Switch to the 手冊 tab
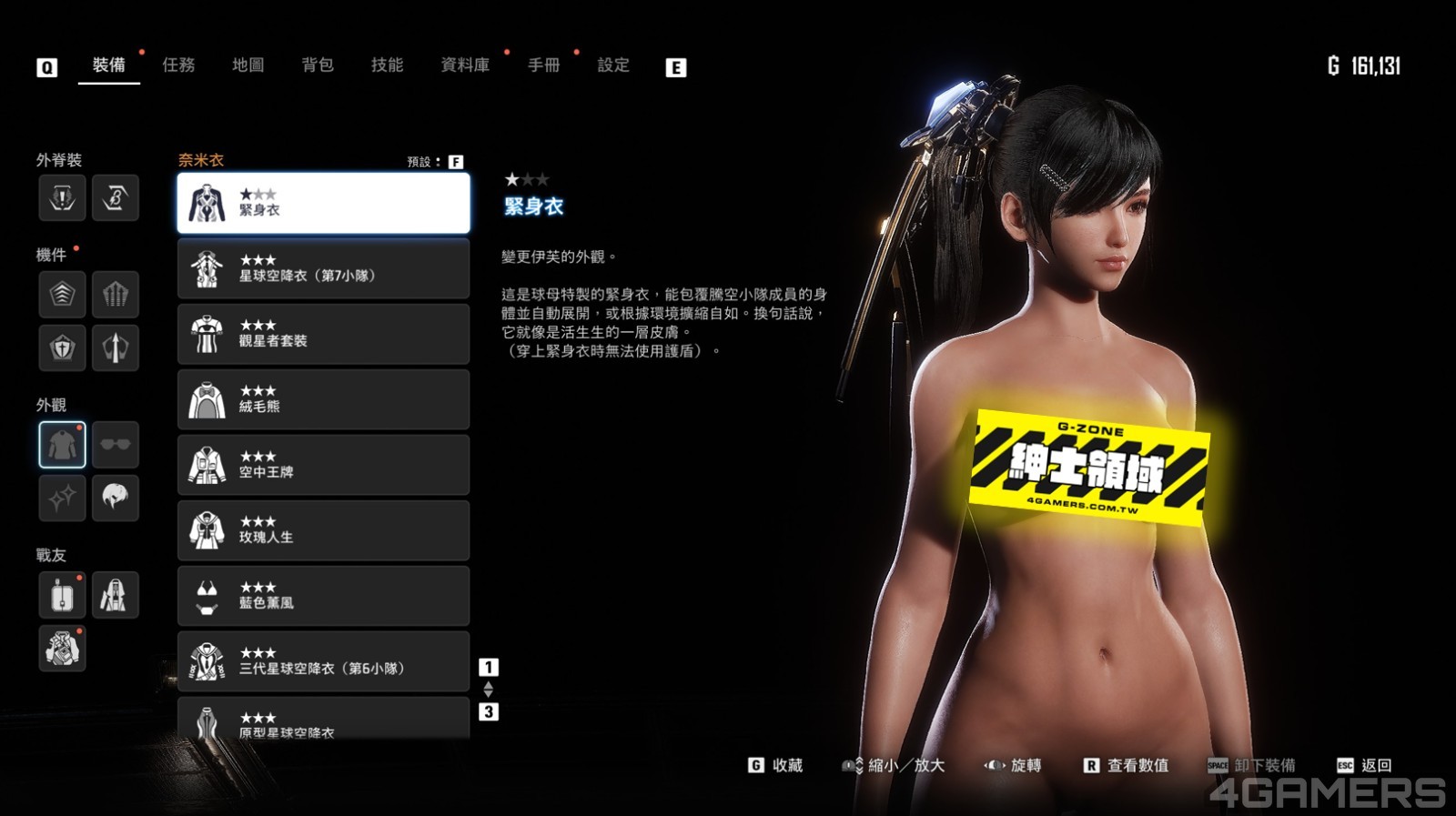Image resolution: width=1456 pixels, height=816 pixels. coord(544,65)
